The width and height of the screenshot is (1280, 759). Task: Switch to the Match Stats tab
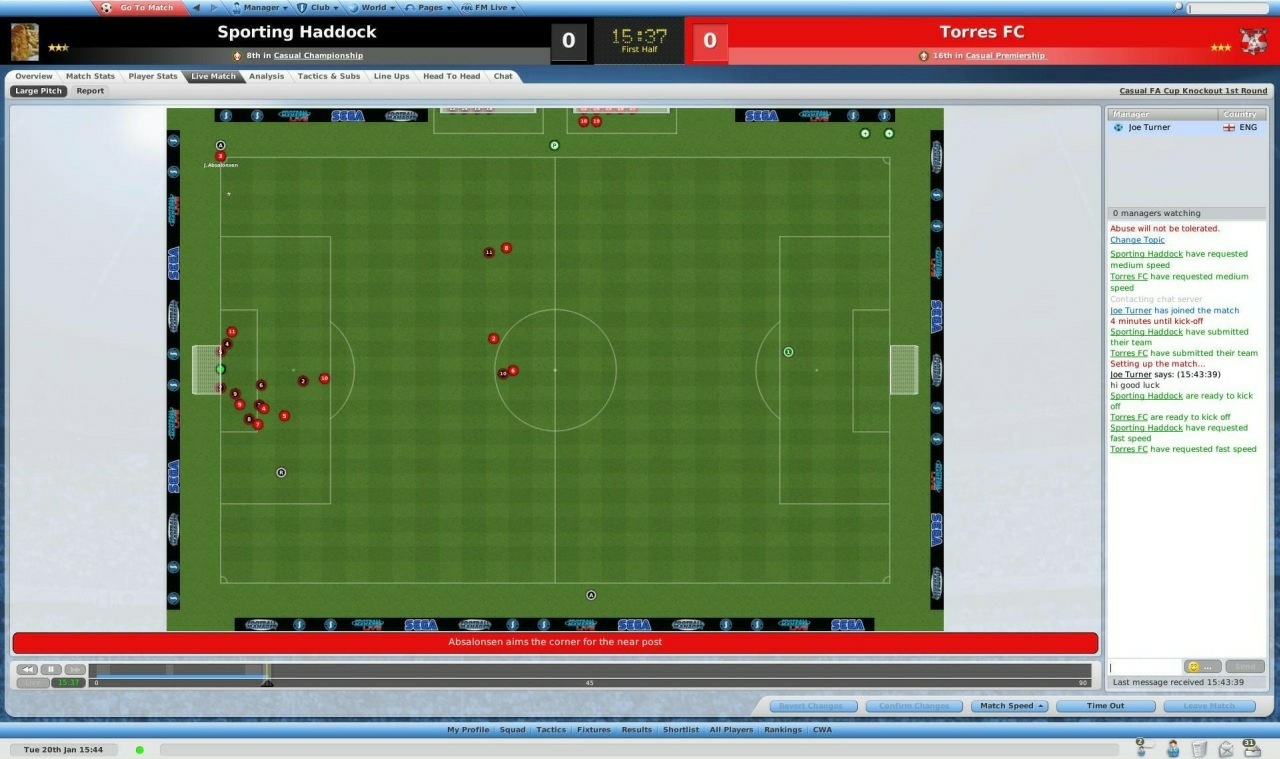(x=89, y=75)
